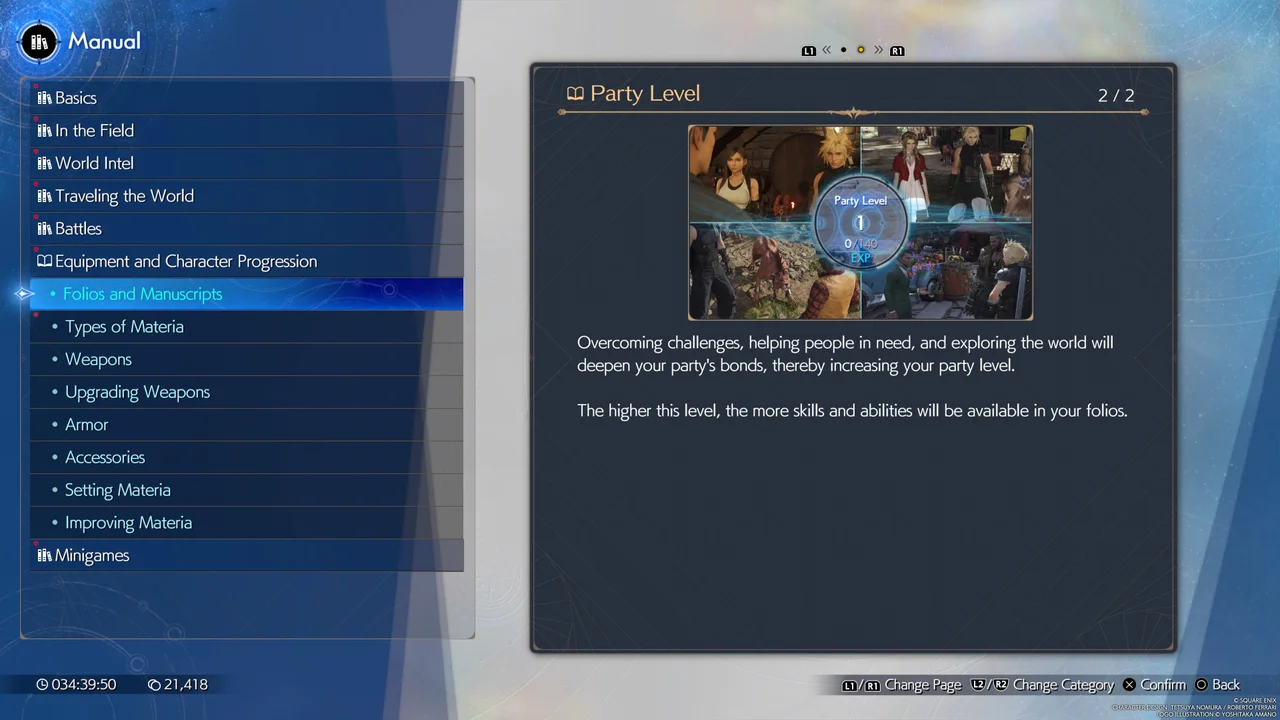Select the first black page dot indicator
The width and height of the screenshot is (1280, 720).
click(843, 50)
